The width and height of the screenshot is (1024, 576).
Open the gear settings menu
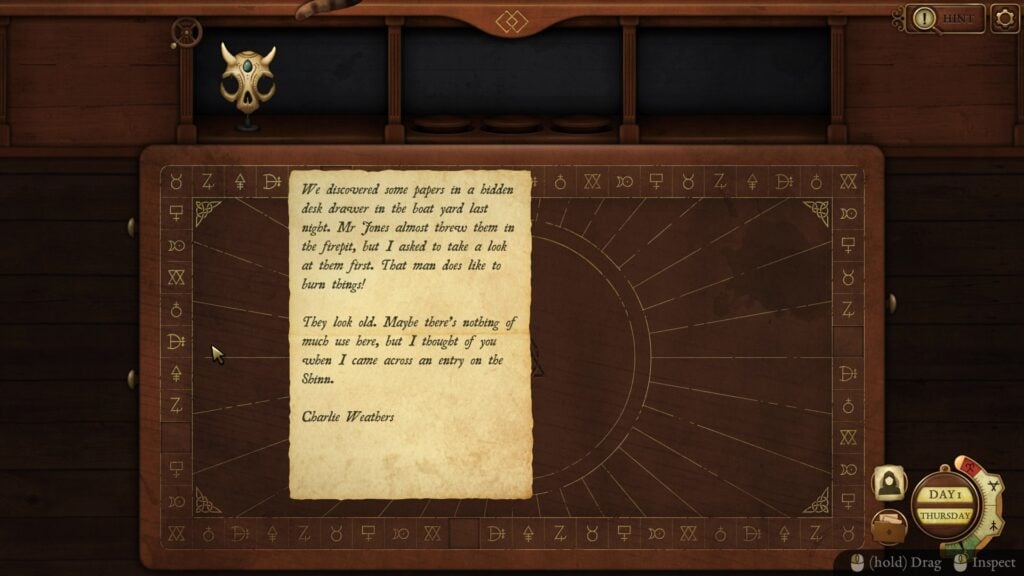pos(1004,18)
